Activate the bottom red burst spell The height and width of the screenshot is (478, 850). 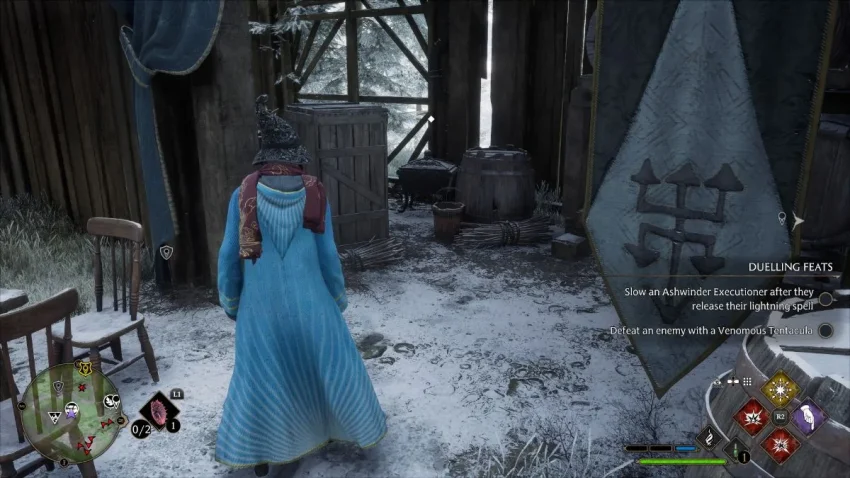point(780,444)
